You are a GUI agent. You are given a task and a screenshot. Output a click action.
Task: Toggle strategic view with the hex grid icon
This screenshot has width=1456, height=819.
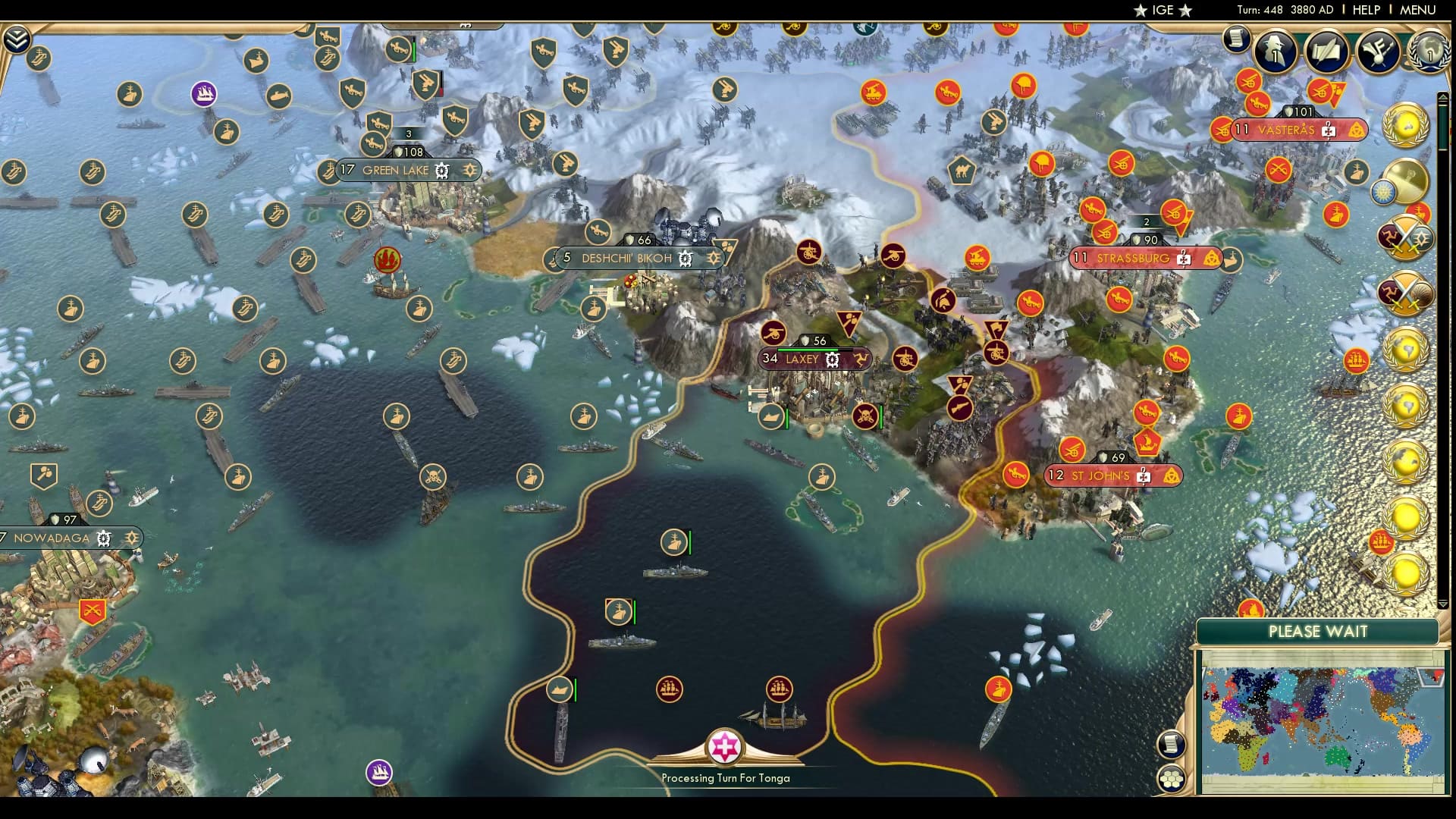[1172, 777]
